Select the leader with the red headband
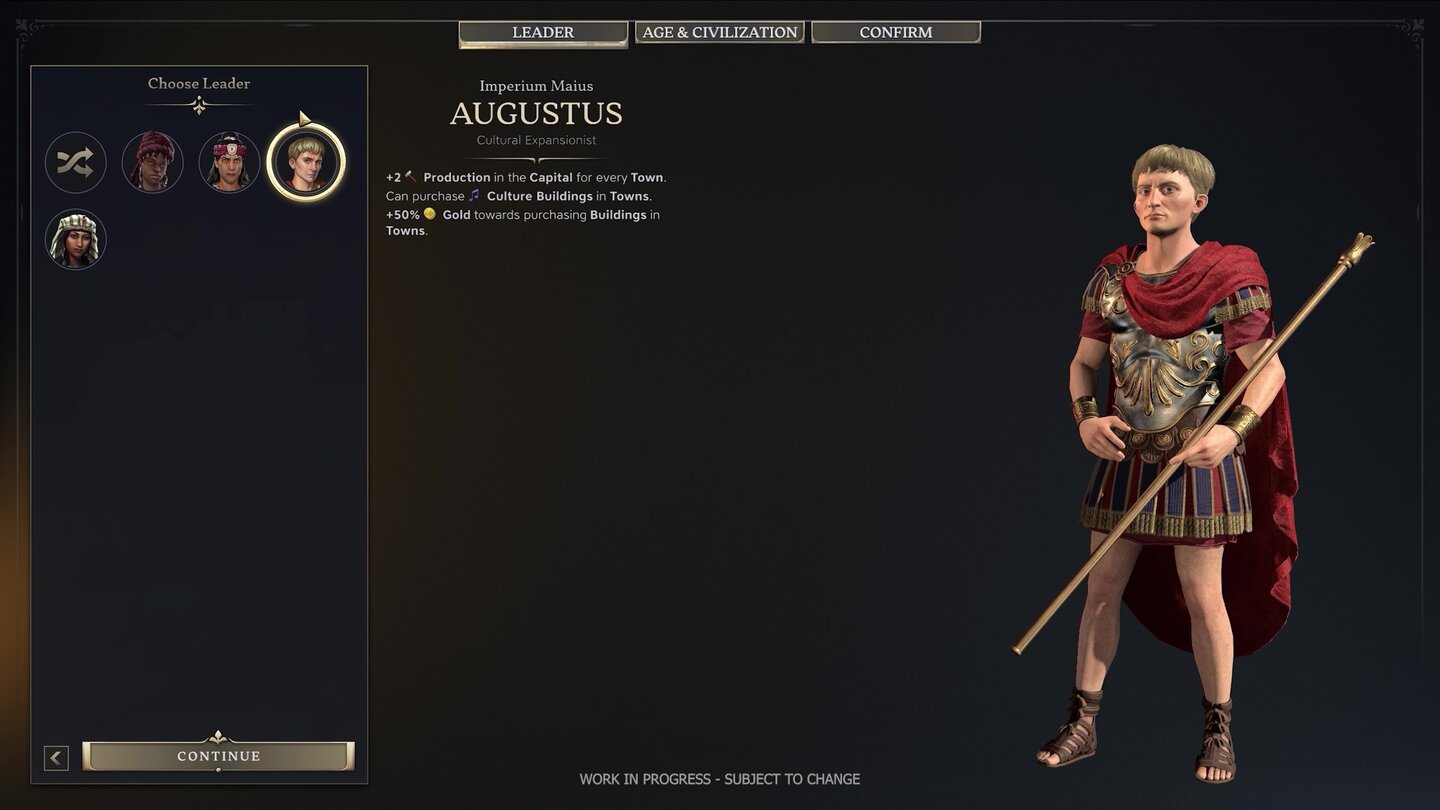Screen dimensions: 1440x810 tap(229, 162)
